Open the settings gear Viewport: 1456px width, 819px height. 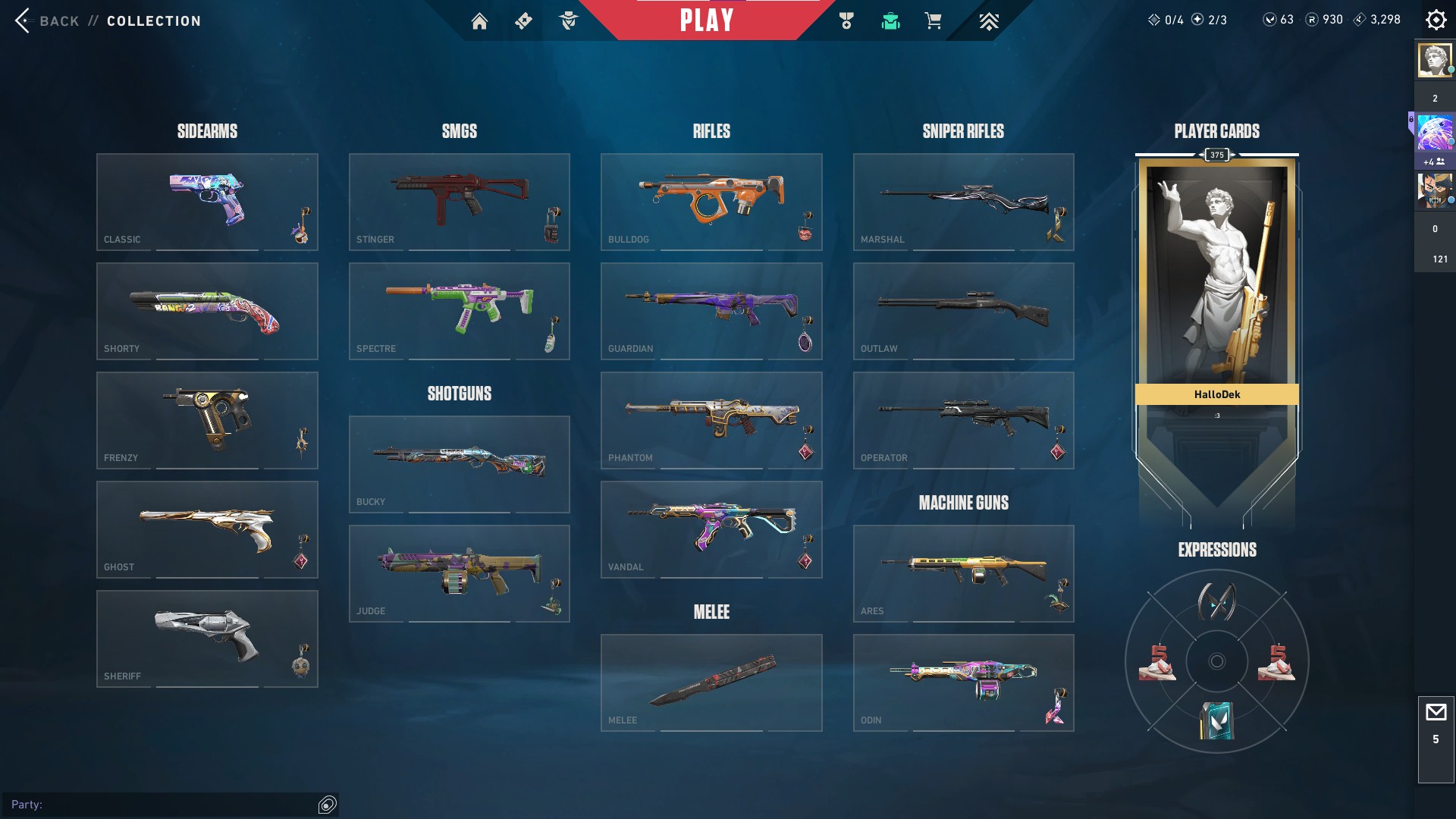(x=1436, y=20)
